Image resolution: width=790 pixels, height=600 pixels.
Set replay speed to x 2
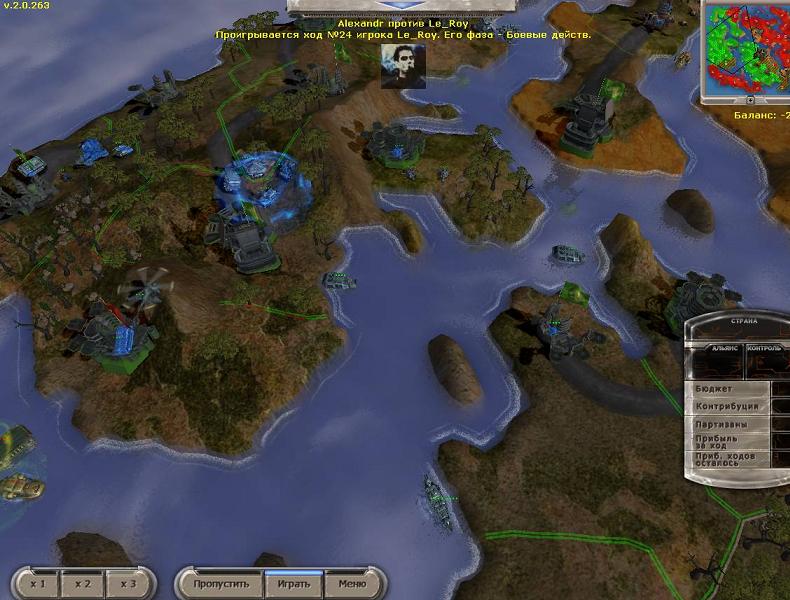pos(82,583)
